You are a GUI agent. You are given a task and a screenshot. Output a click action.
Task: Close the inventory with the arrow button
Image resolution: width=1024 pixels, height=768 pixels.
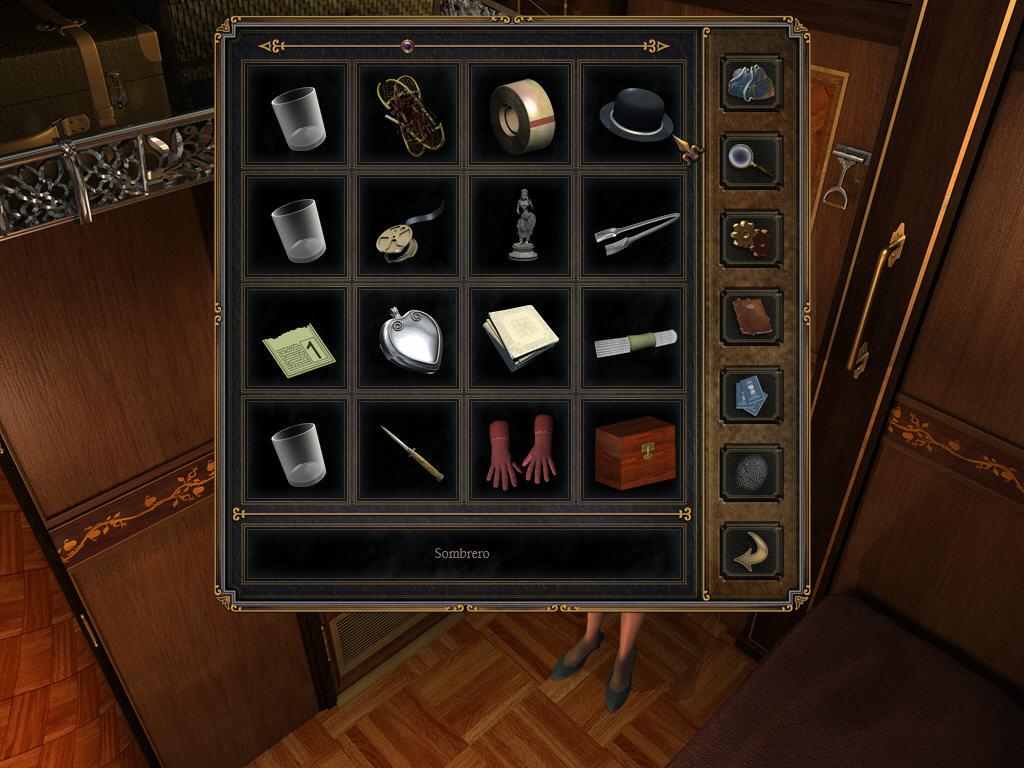751,551
